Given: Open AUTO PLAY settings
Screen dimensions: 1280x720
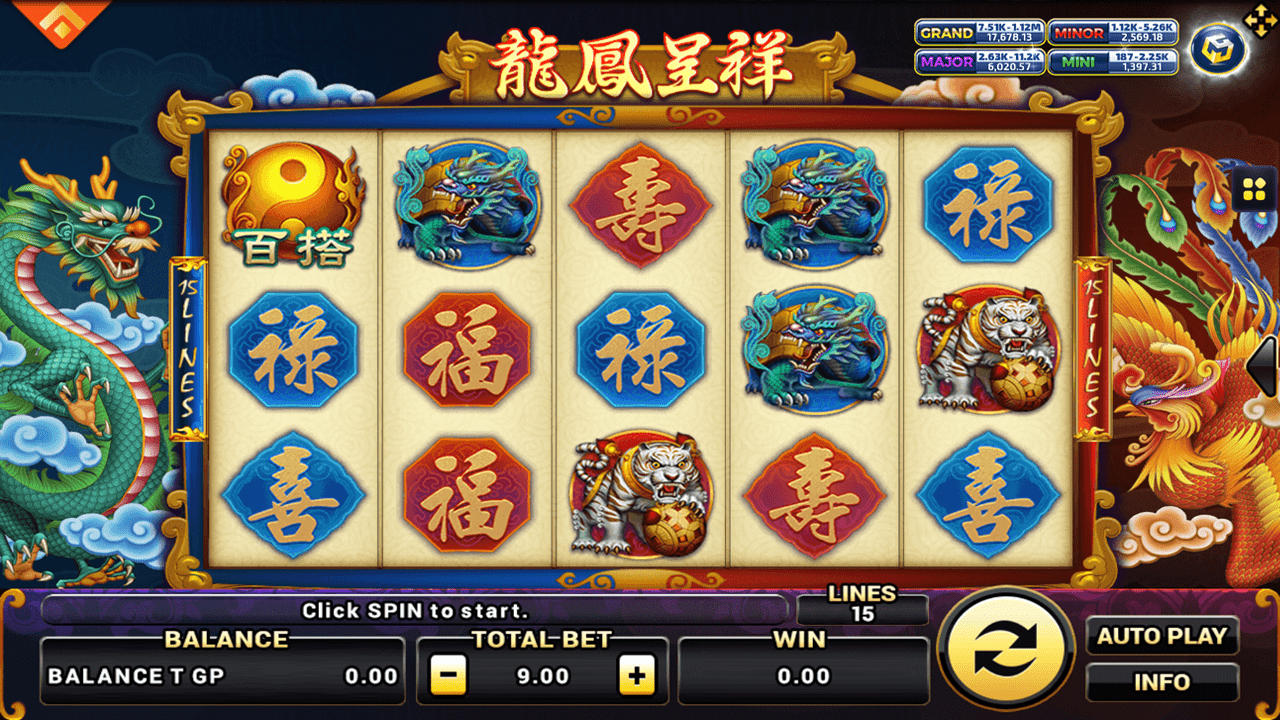Looking at the screenshot, I should (1163, 636).
